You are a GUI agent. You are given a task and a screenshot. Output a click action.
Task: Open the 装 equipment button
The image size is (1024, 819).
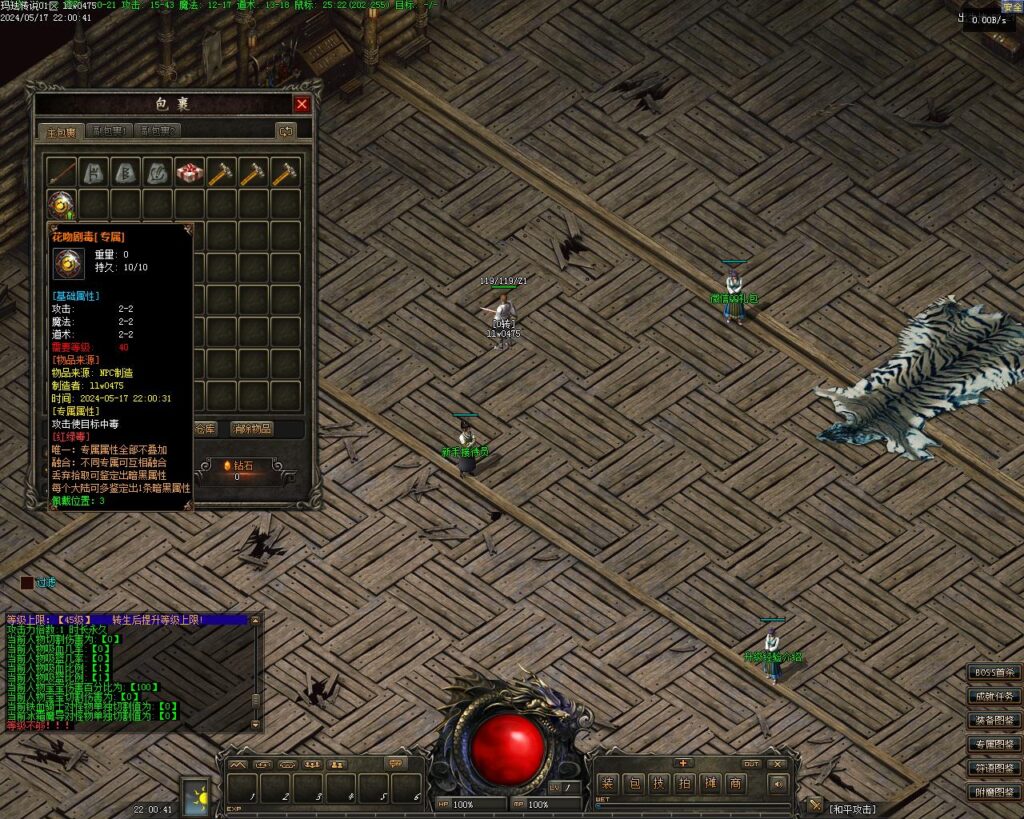tap(607, 784)
